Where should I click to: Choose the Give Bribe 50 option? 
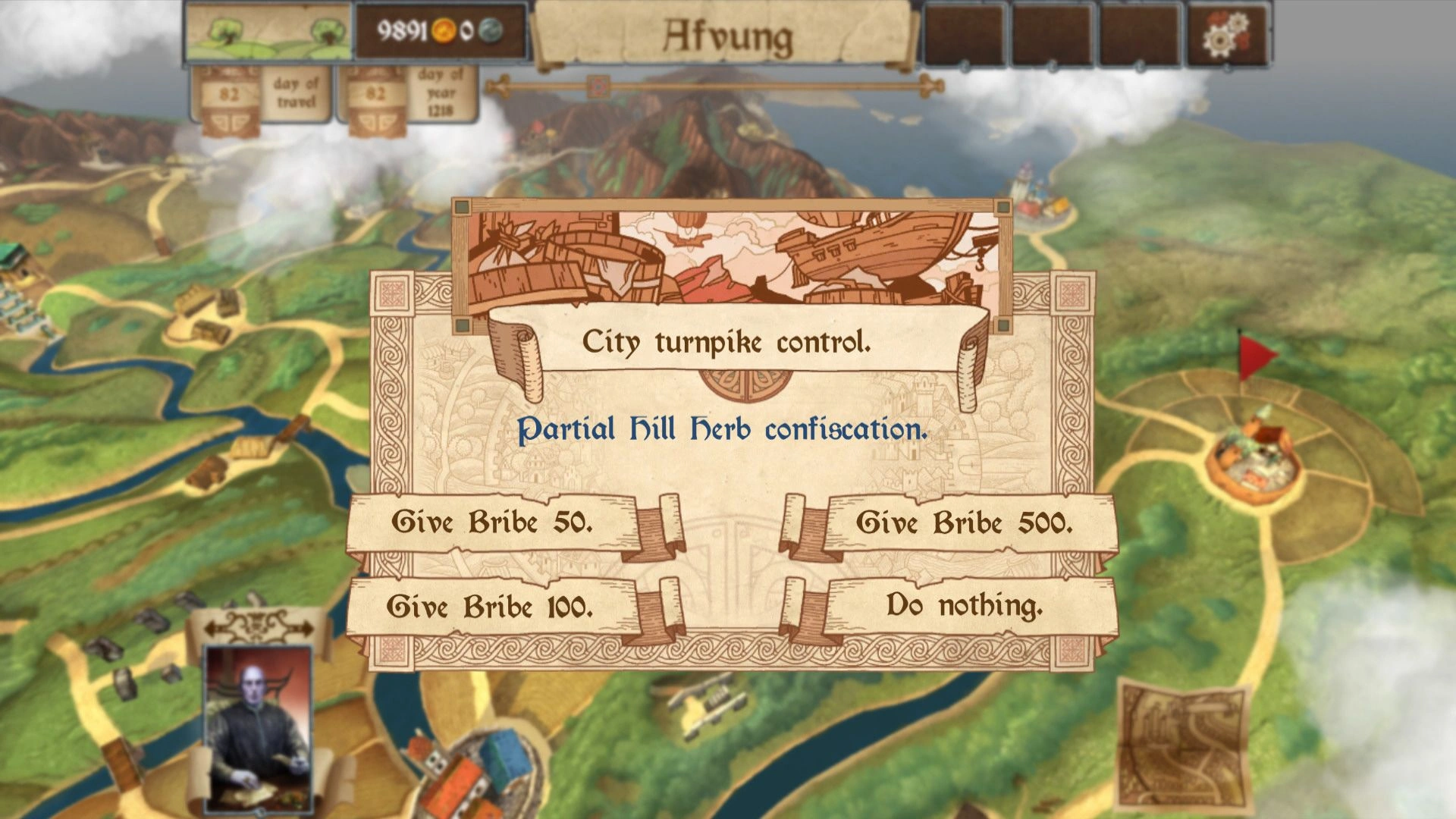coord(493,522)
